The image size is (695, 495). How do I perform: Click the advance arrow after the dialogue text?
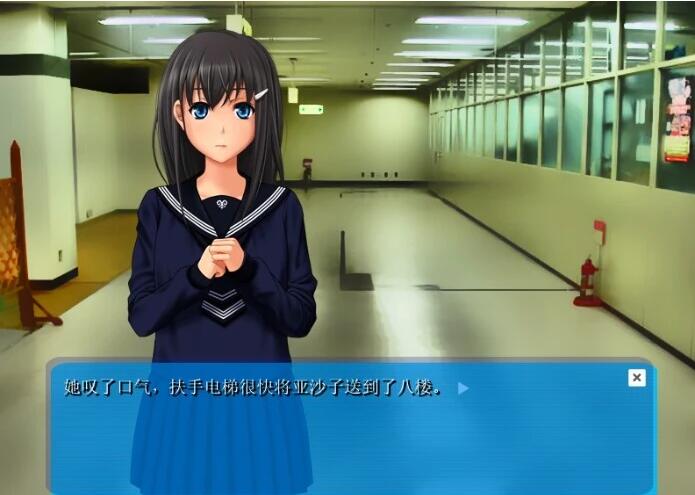click(x=463, y=388)
